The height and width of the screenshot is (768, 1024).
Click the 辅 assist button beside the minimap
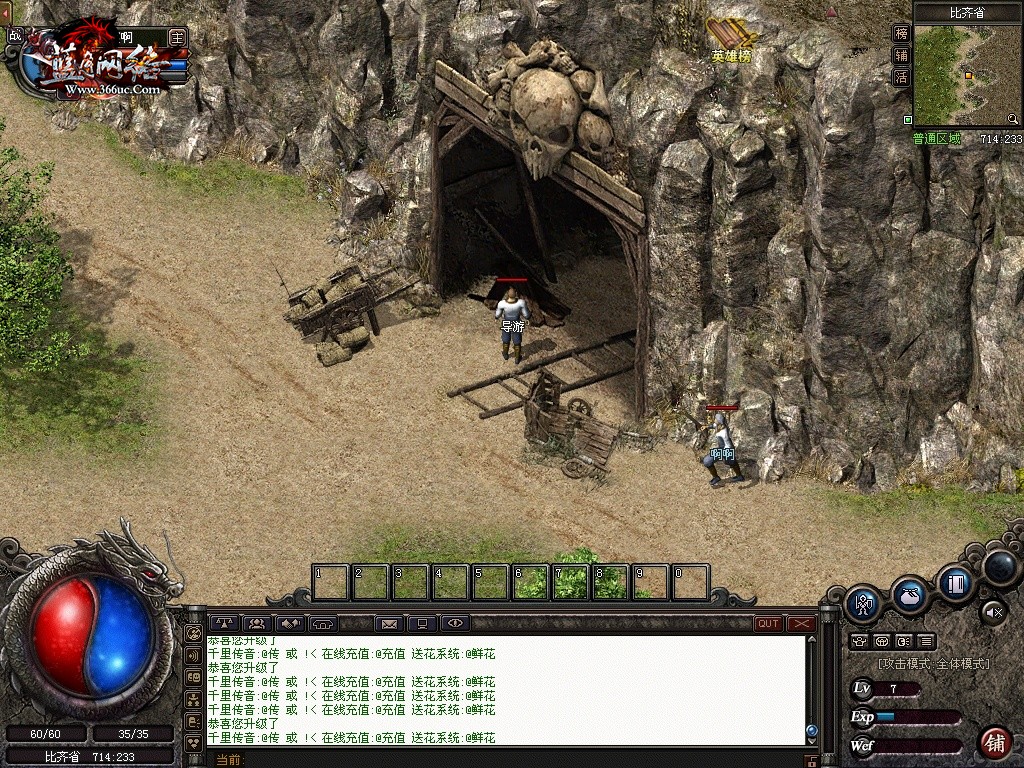[901, 55]
